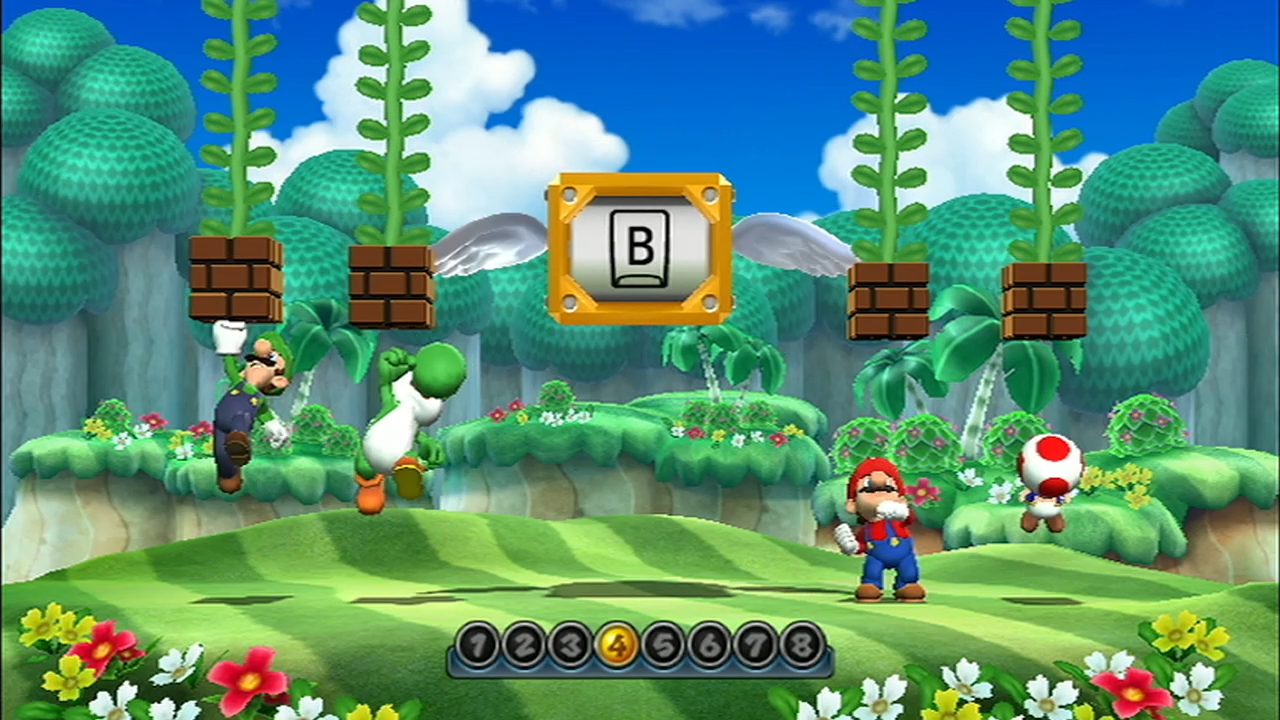The height and width of the screenshot is (720, 1280).
Task: Select the number 6 round marker
Action: (x=708, y=645)
